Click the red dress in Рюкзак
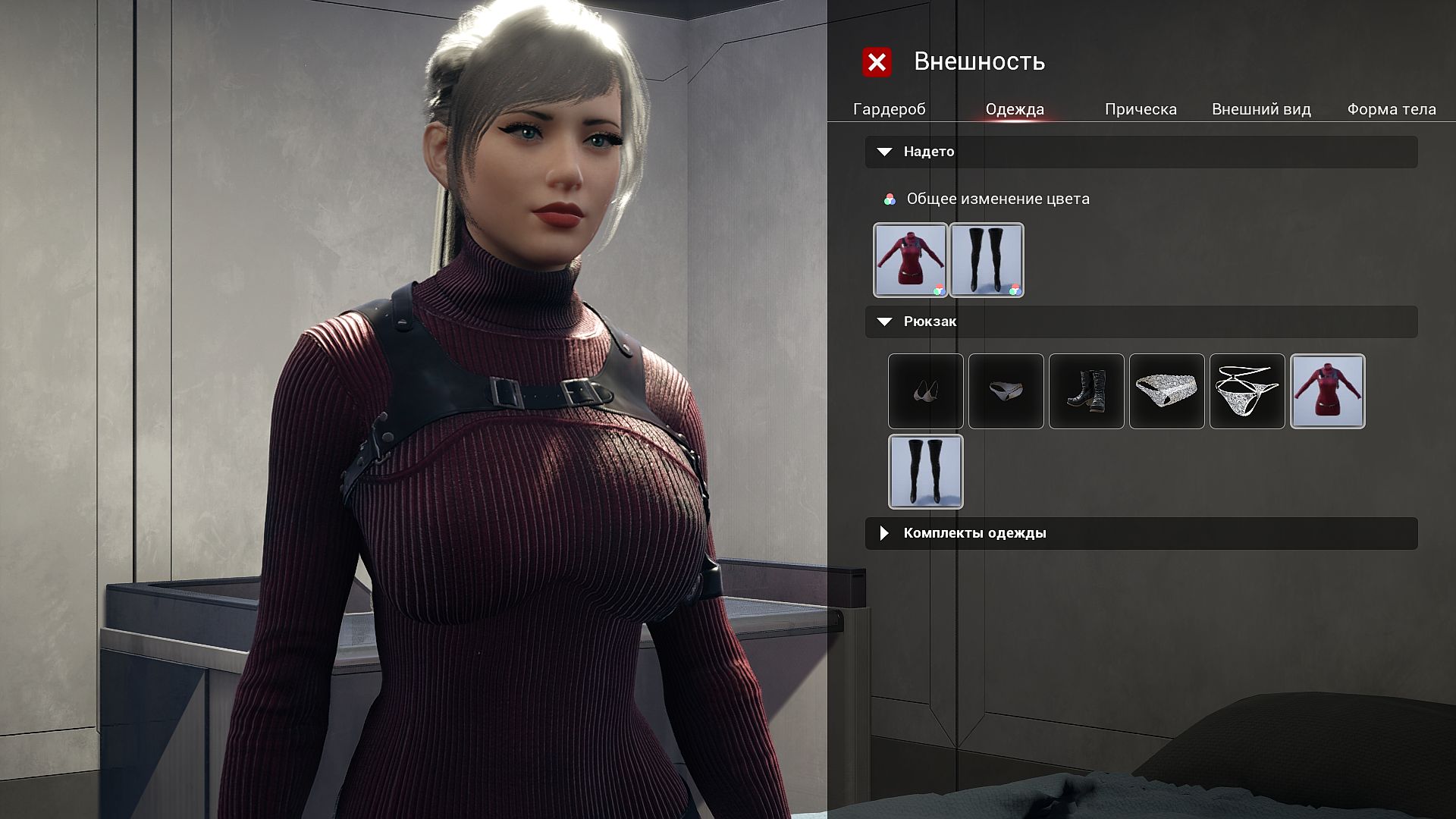1456x819 pixels. click(x=1327, y=391)
